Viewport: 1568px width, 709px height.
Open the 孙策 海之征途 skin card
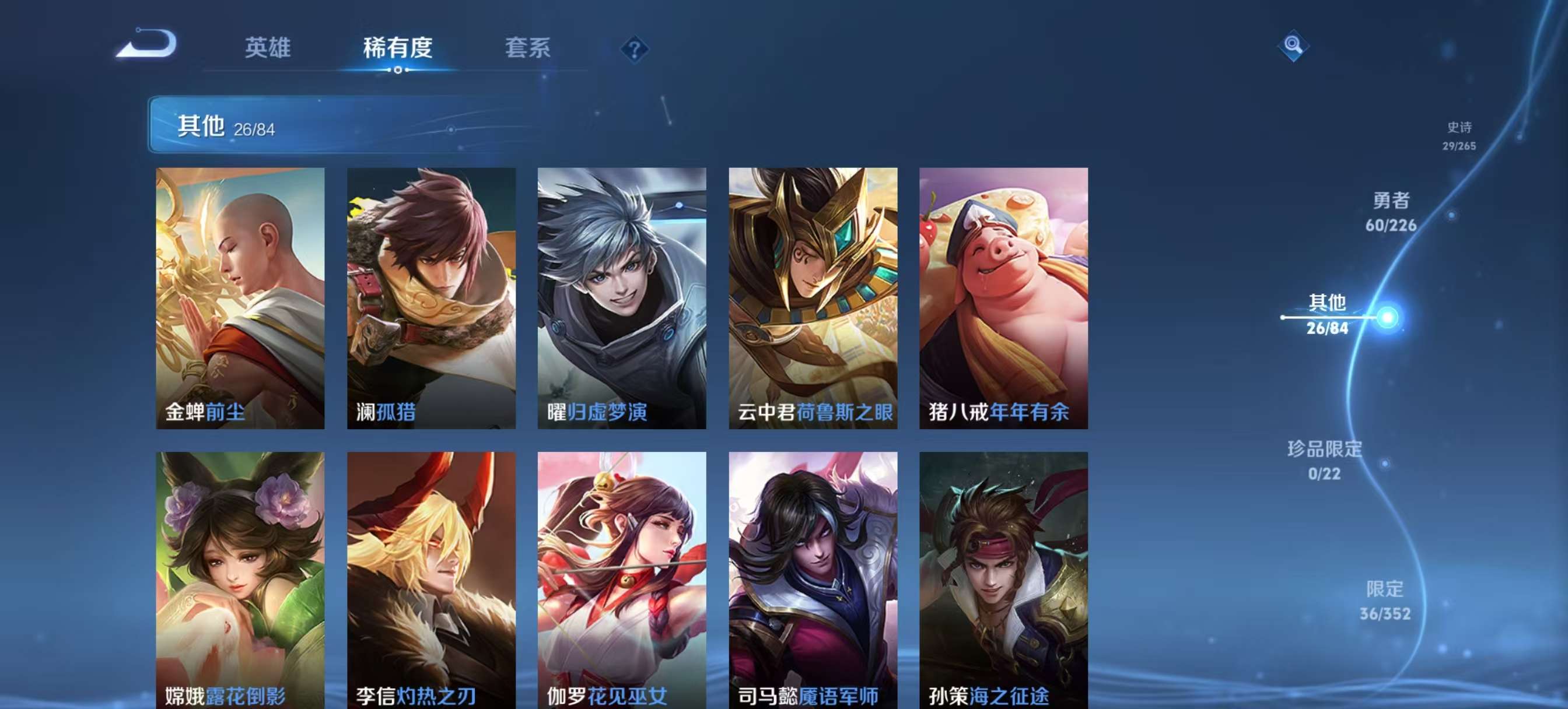point(1003,578)
